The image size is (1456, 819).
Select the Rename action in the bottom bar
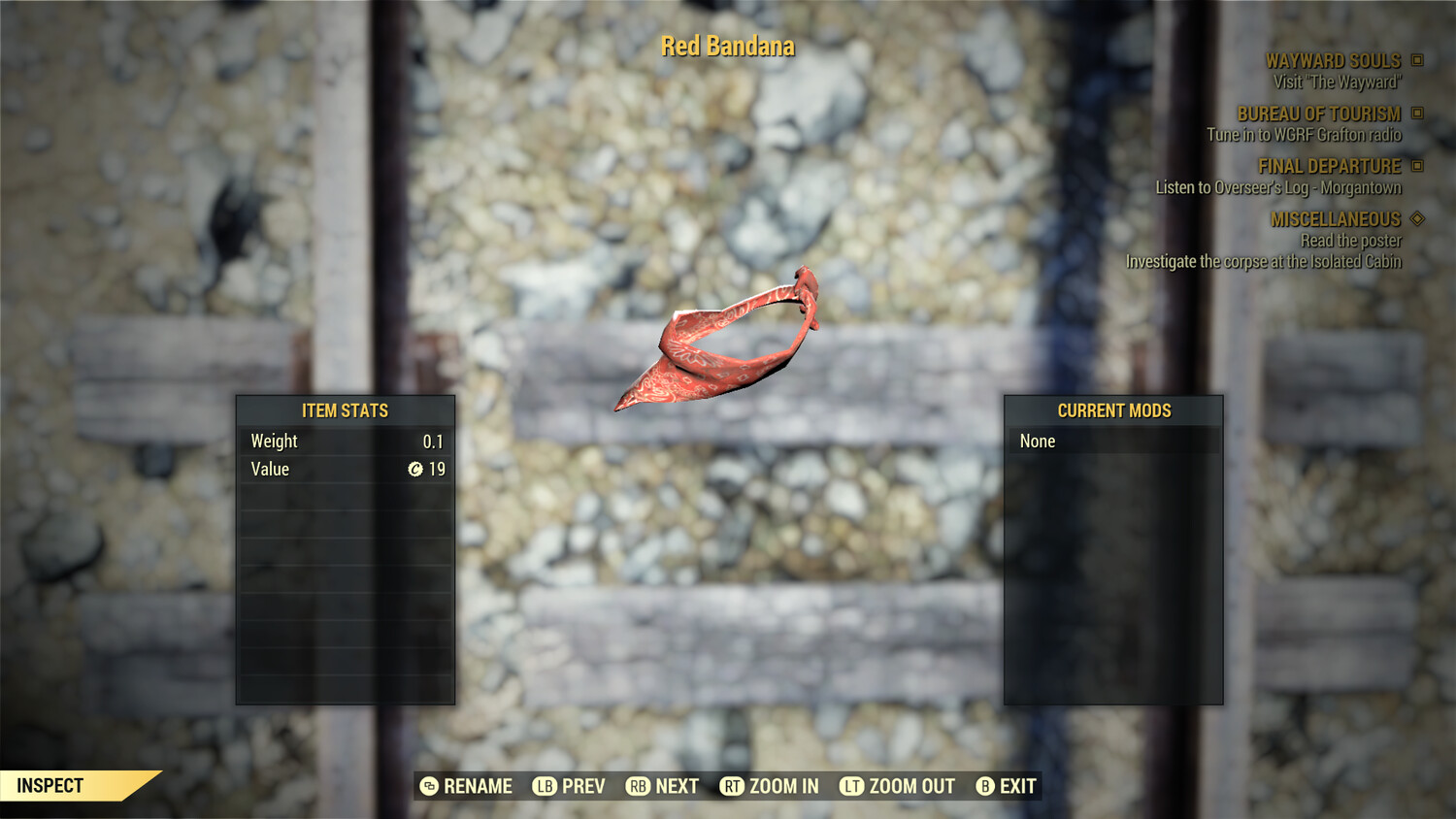click(x=466, y=786)
